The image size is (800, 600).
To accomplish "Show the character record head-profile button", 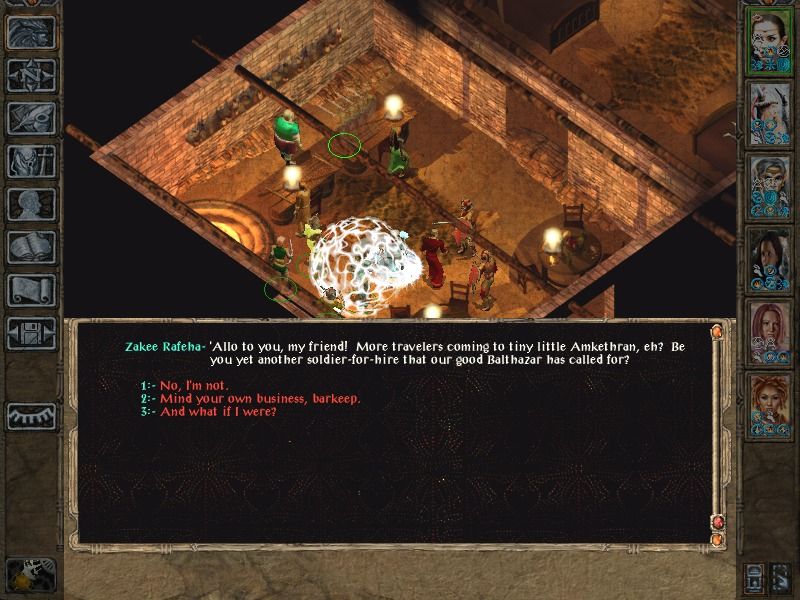I will [31, 204].
